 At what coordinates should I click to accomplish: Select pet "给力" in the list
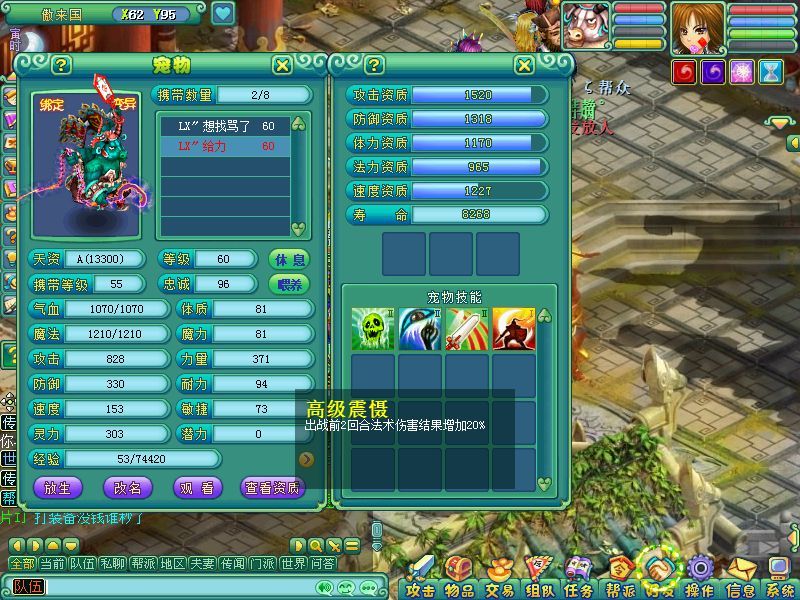(x=224, y=146)
